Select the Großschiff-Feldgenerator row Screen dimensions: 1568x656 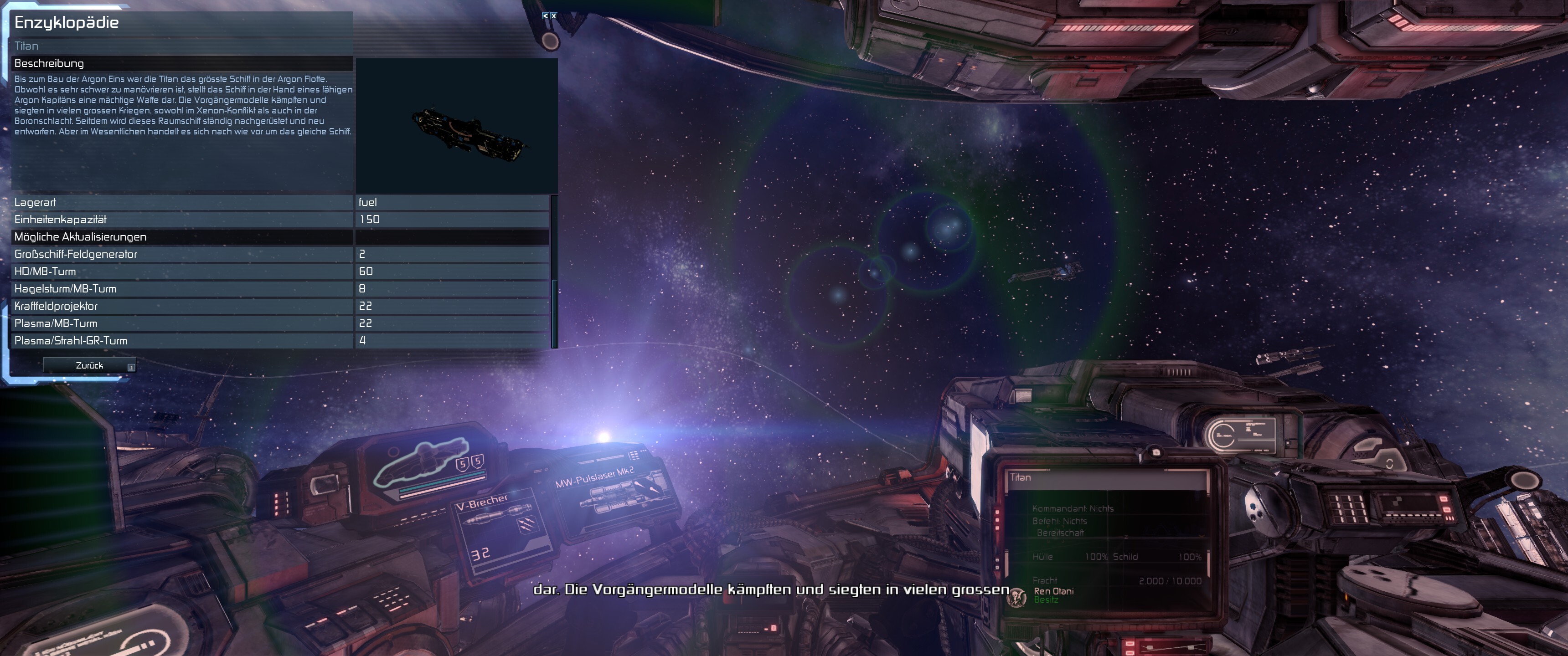coord(183,254)
